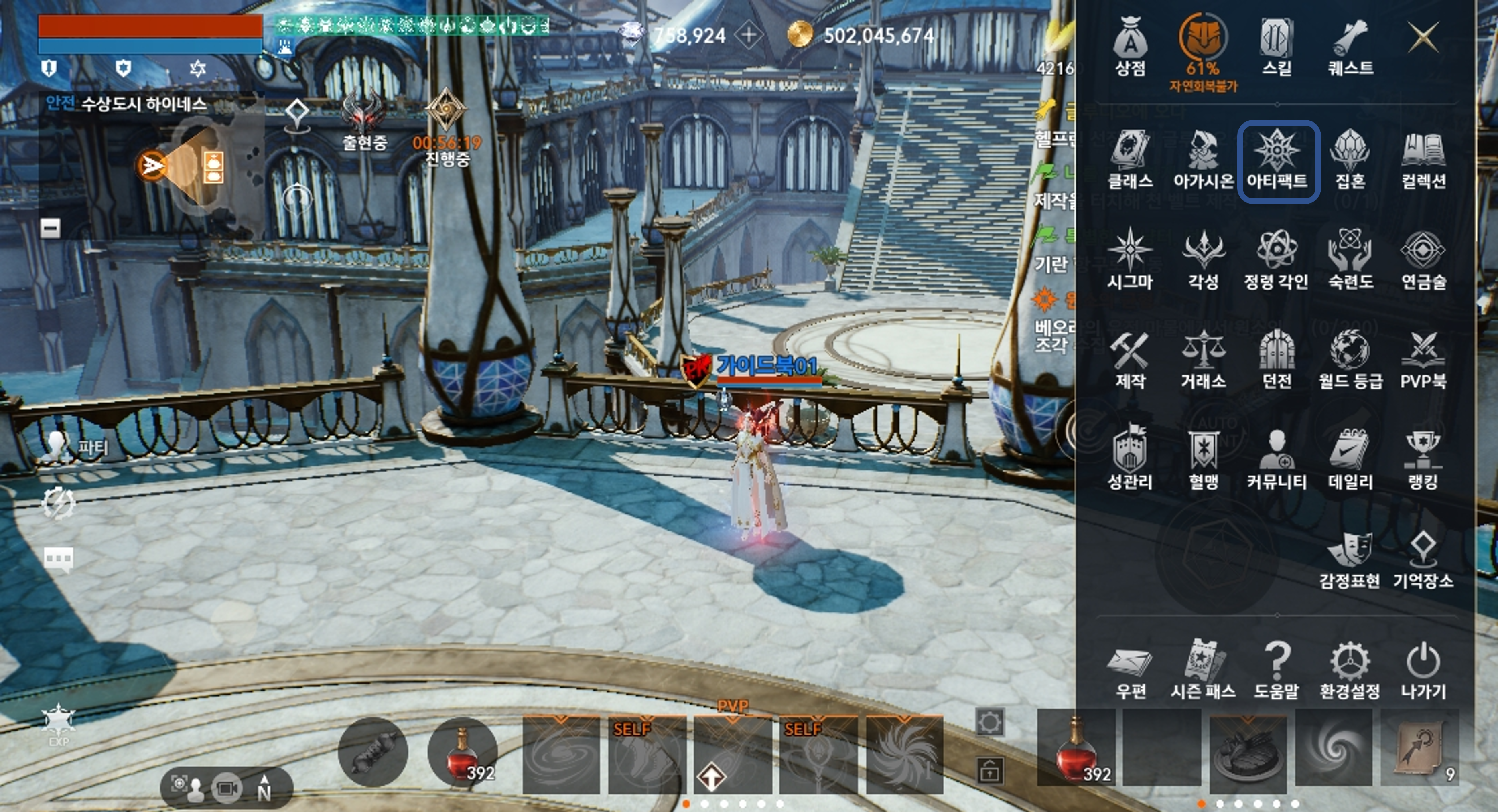Open the 파티 party panel
This screenshot has height=812, width=1498.
click(75, 447)
